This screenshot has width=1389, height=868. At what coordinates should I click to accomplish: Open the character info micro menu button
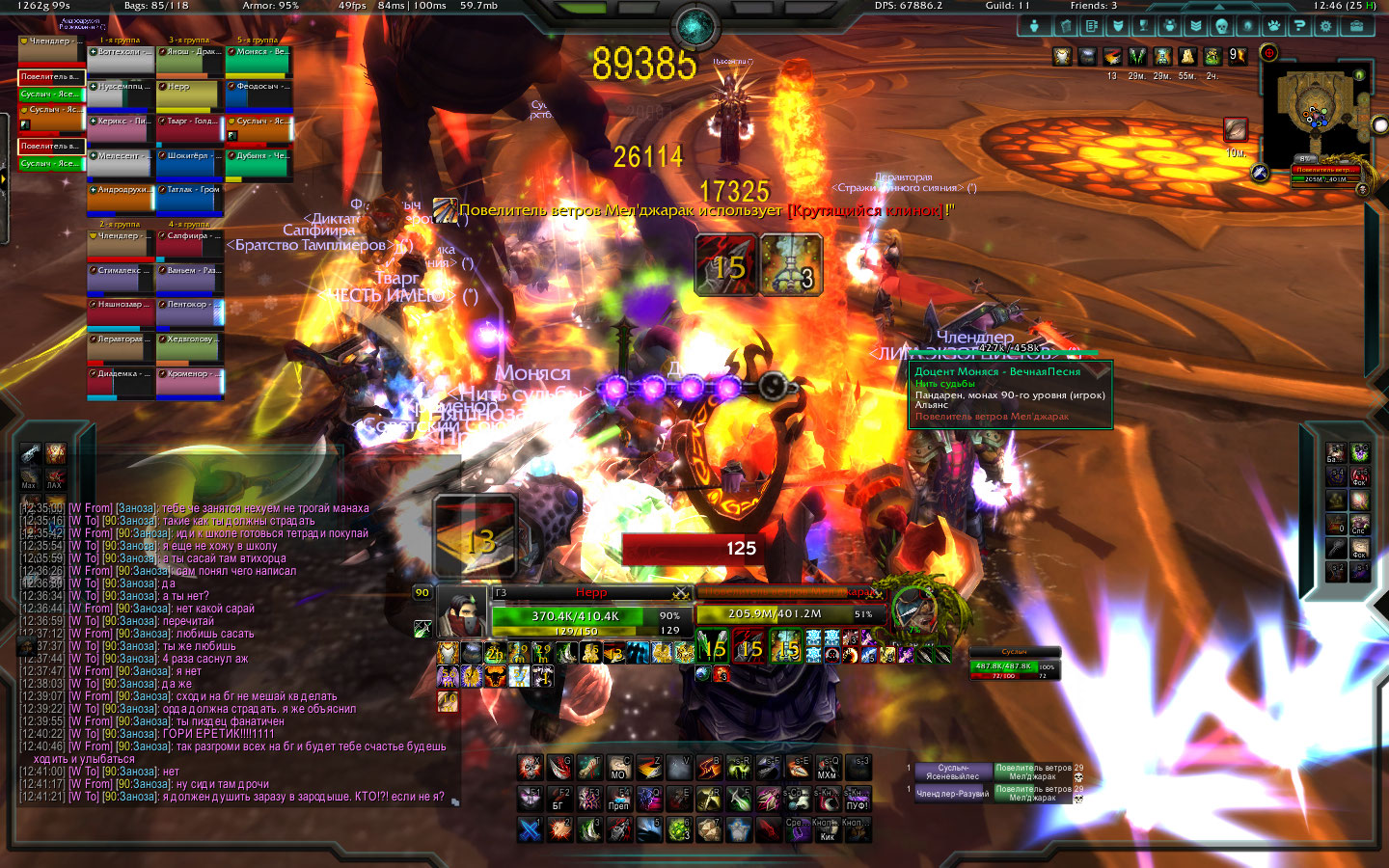[x=1034, y=26]
